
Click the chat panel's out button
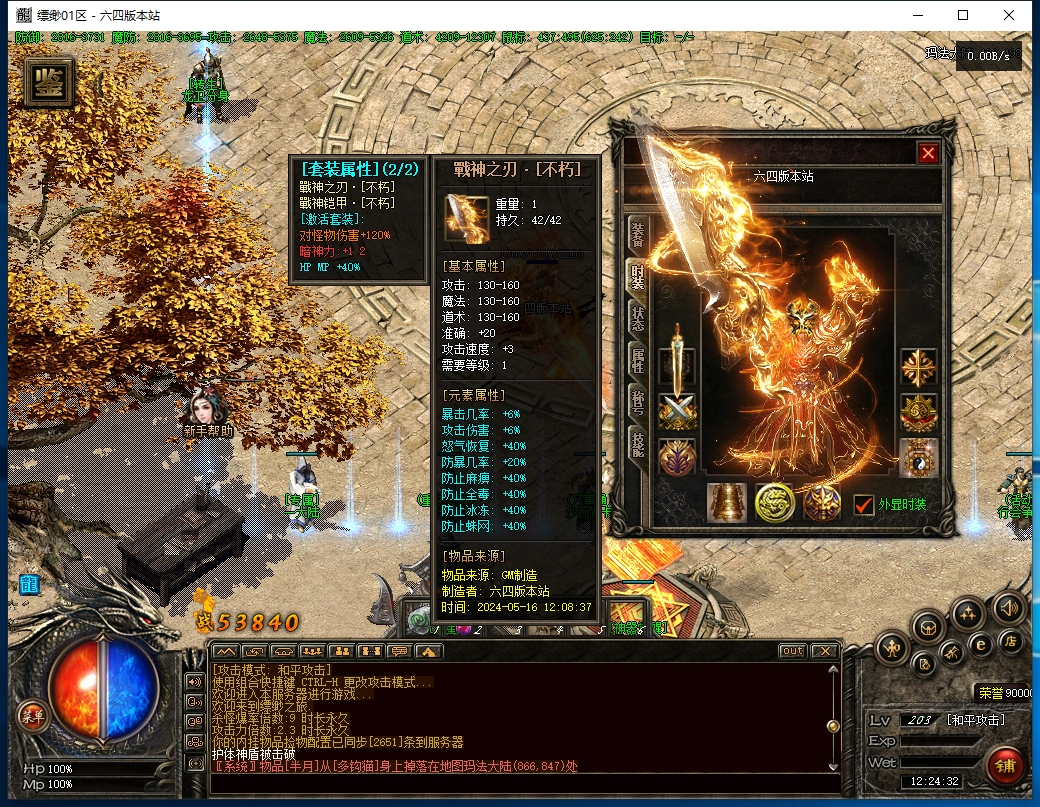click(792, 651)
